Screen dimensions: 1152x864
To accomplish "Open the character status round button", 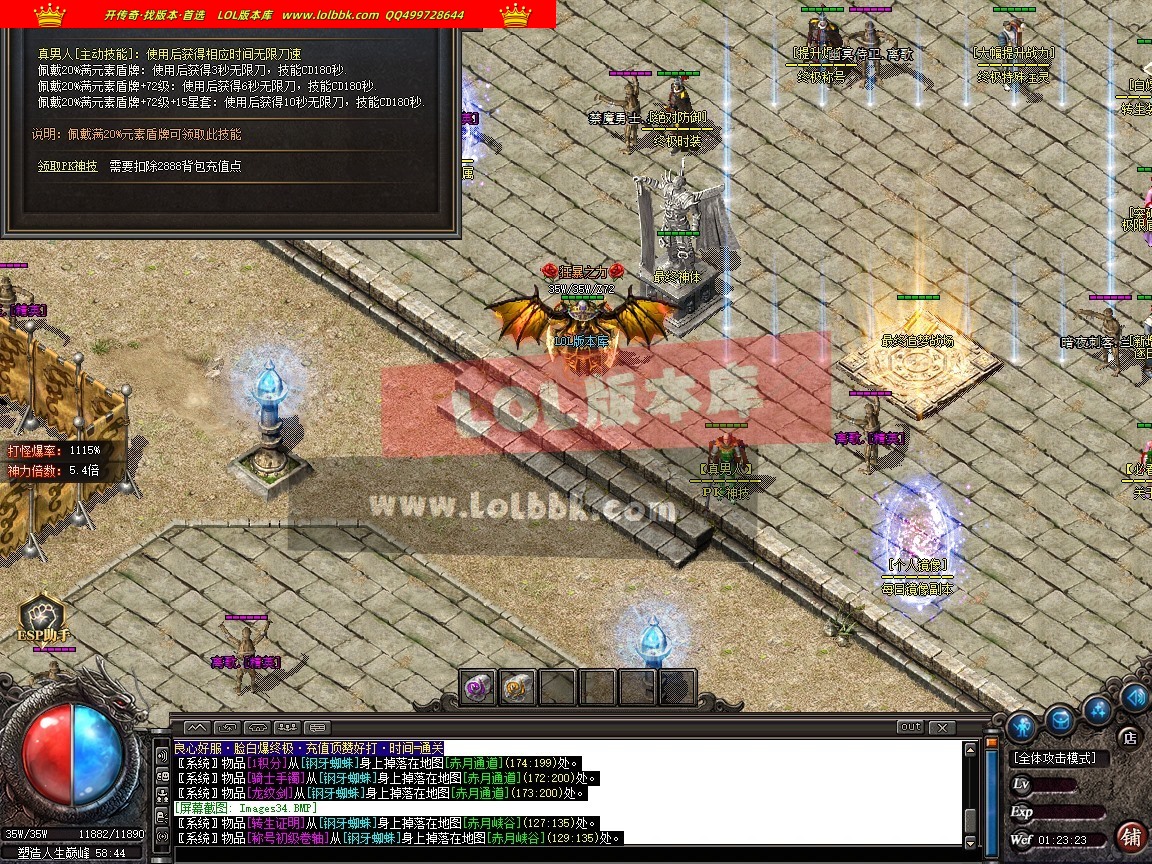I will pos(1020,726).
